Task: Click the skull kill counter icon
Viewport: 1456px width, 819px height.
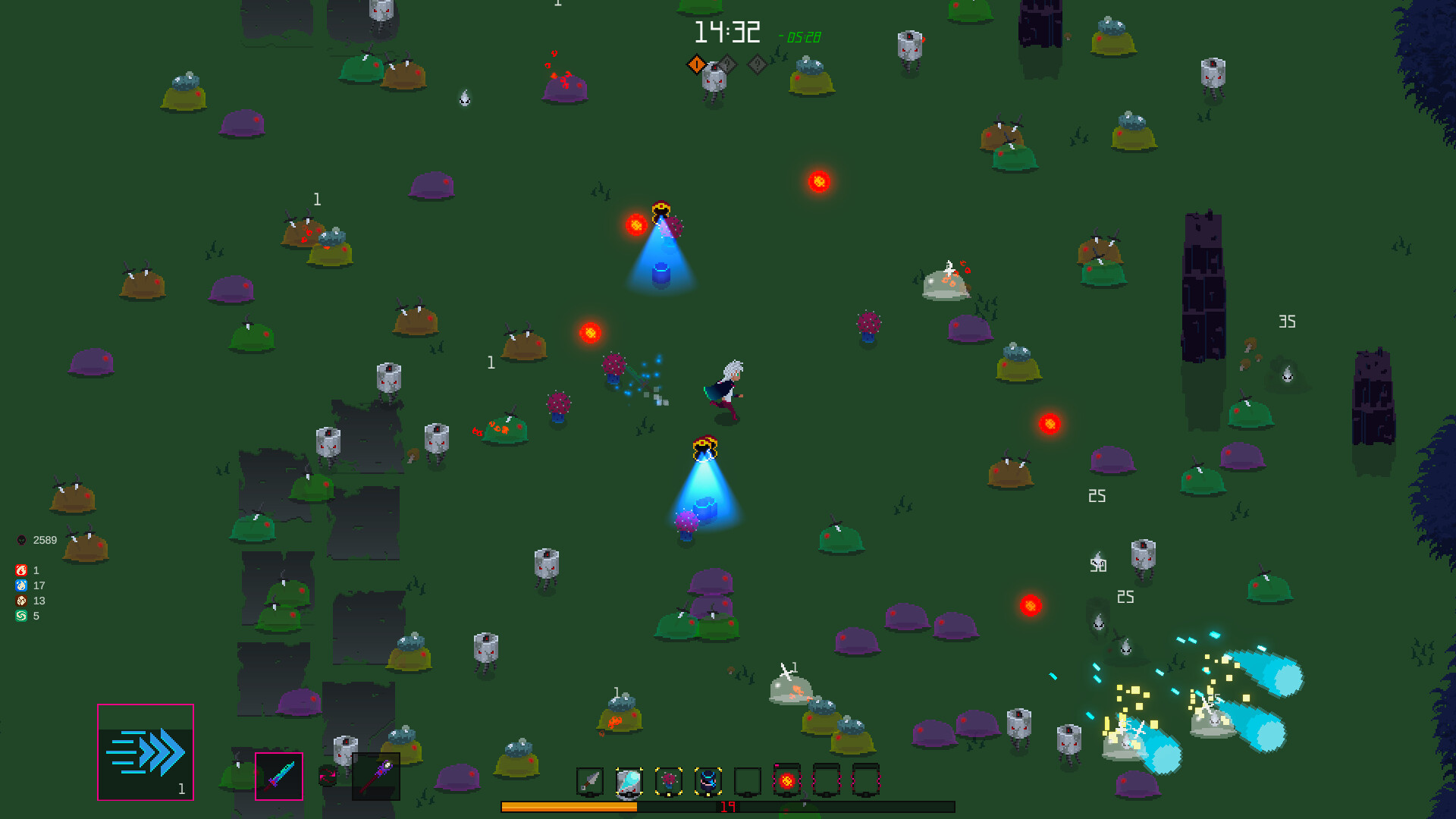Action: pos(21,540)
